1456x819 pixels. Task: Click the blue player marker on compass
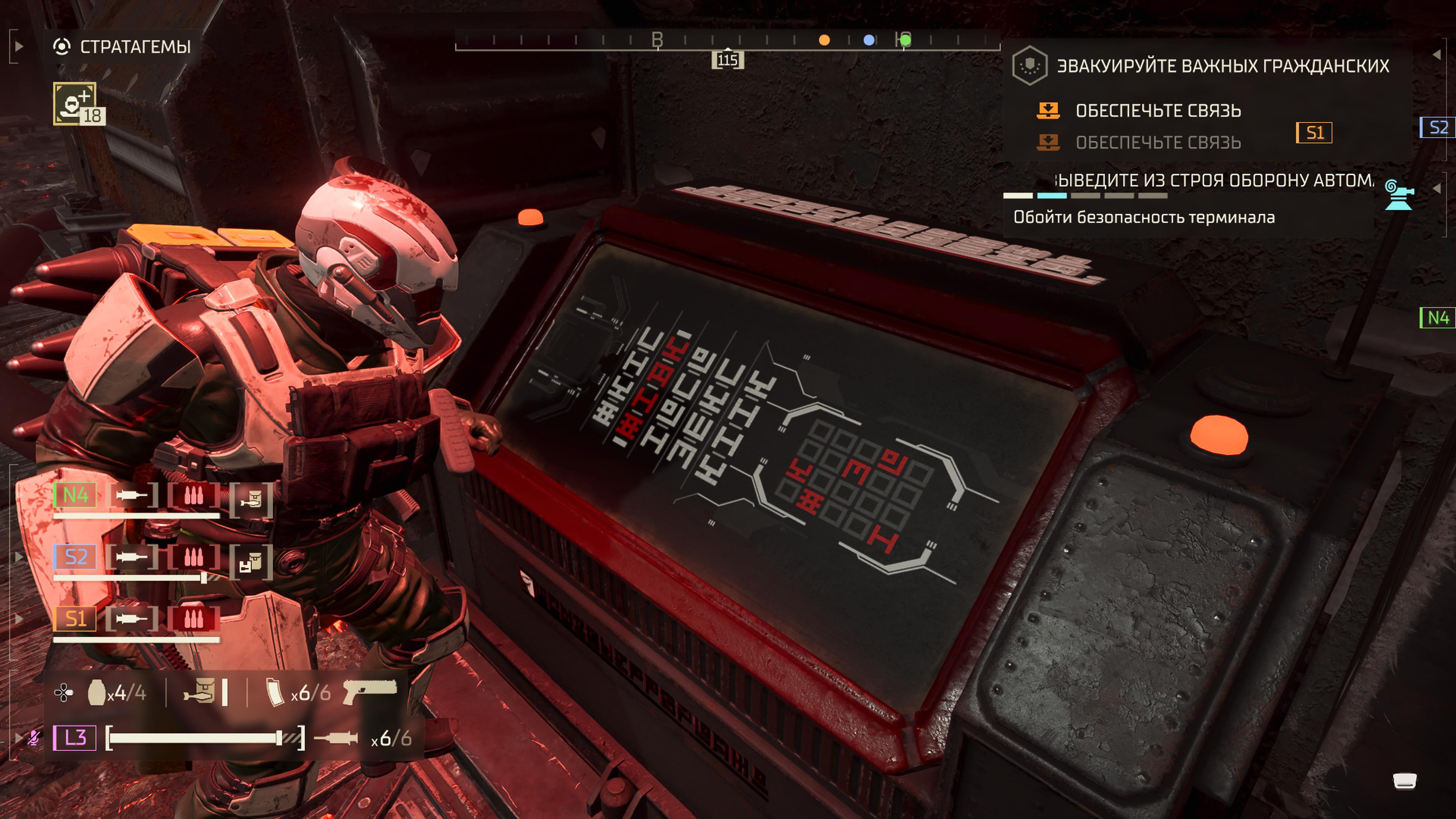pyautogui.click(x=869, y=40)
